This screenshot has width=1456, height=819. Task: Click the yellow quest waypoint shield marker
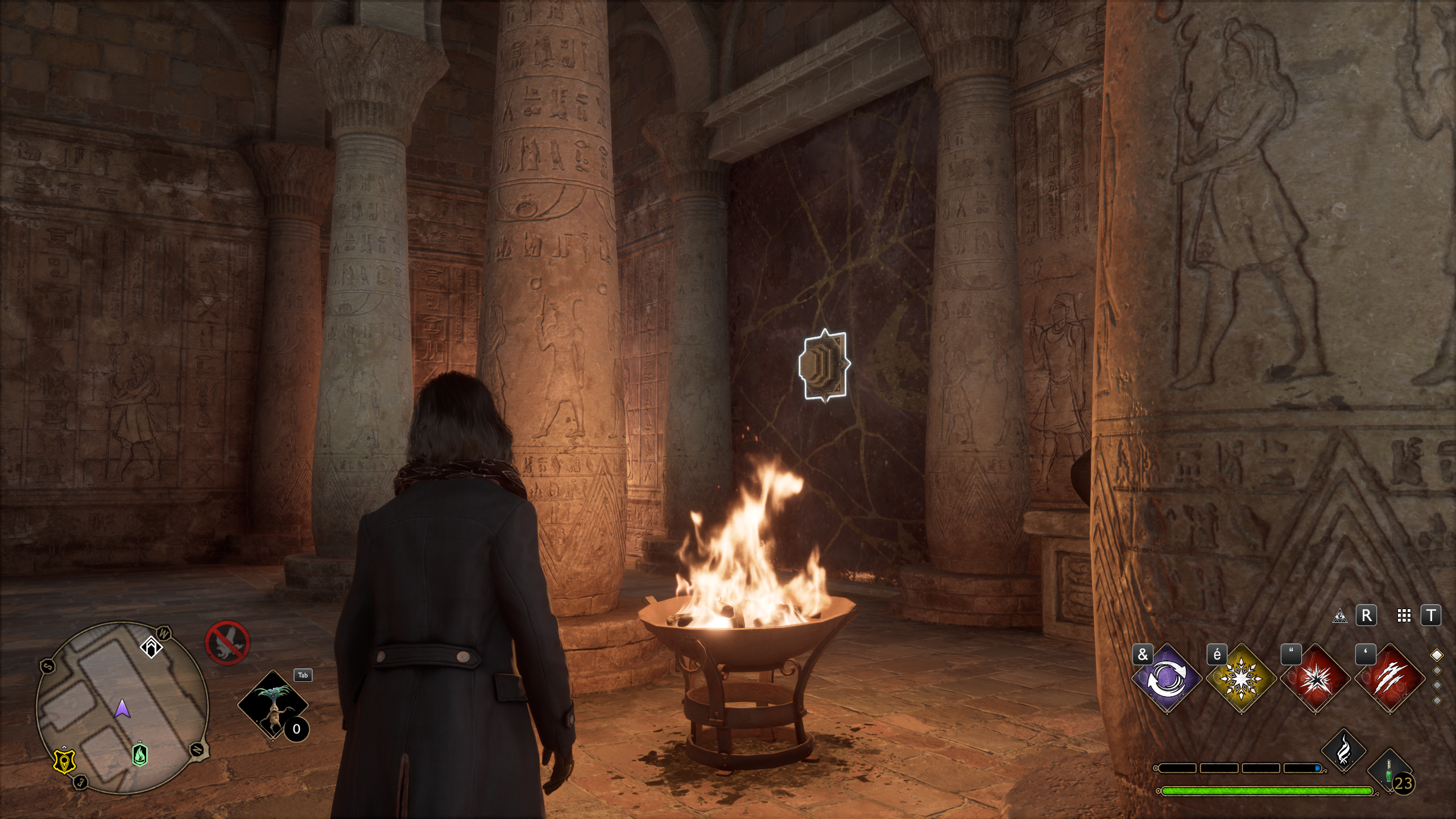pyautogui.click(x=64, y=762)
